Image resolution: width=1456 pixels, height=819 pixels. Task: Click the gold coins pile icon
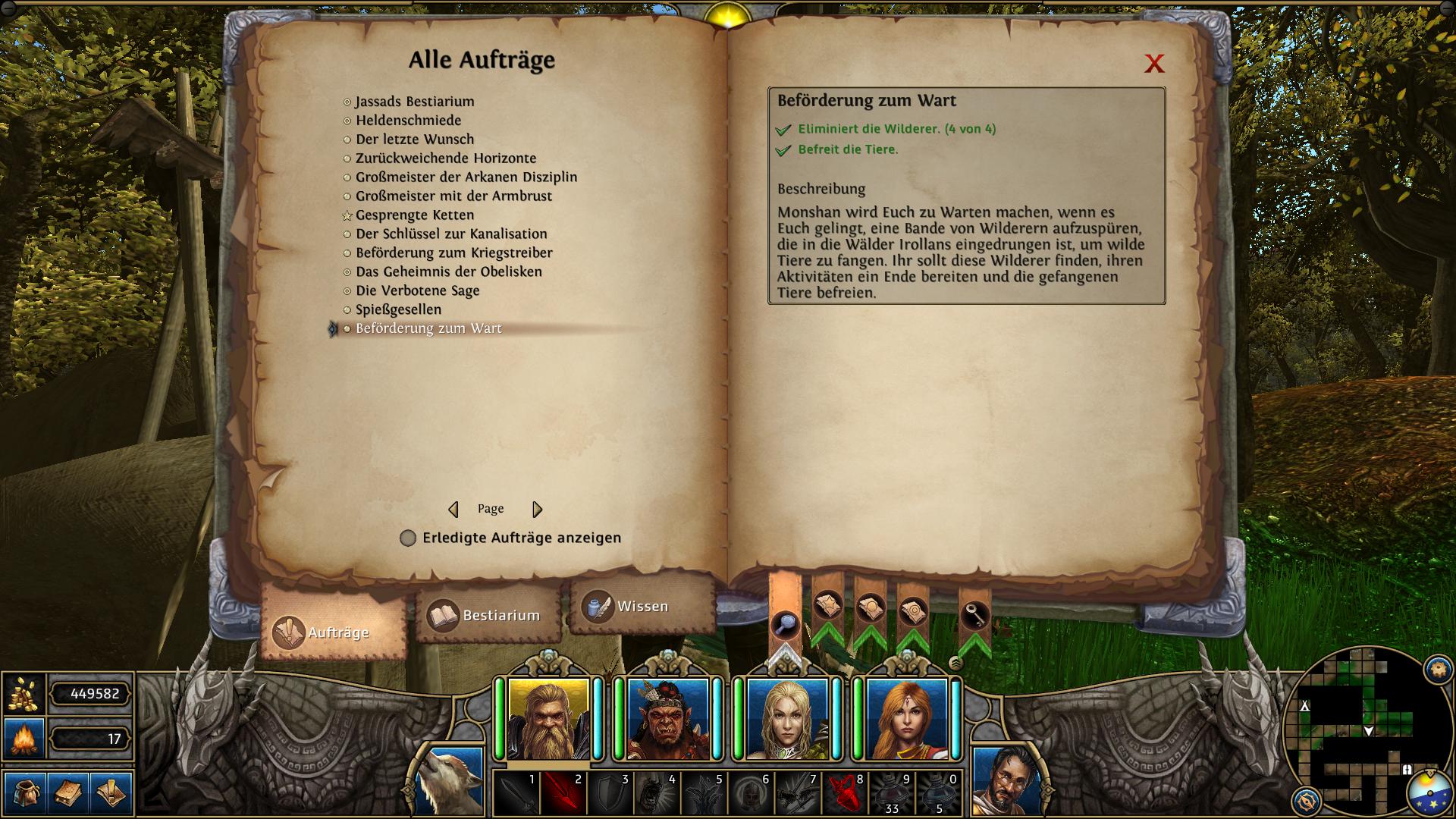(25, 694)
